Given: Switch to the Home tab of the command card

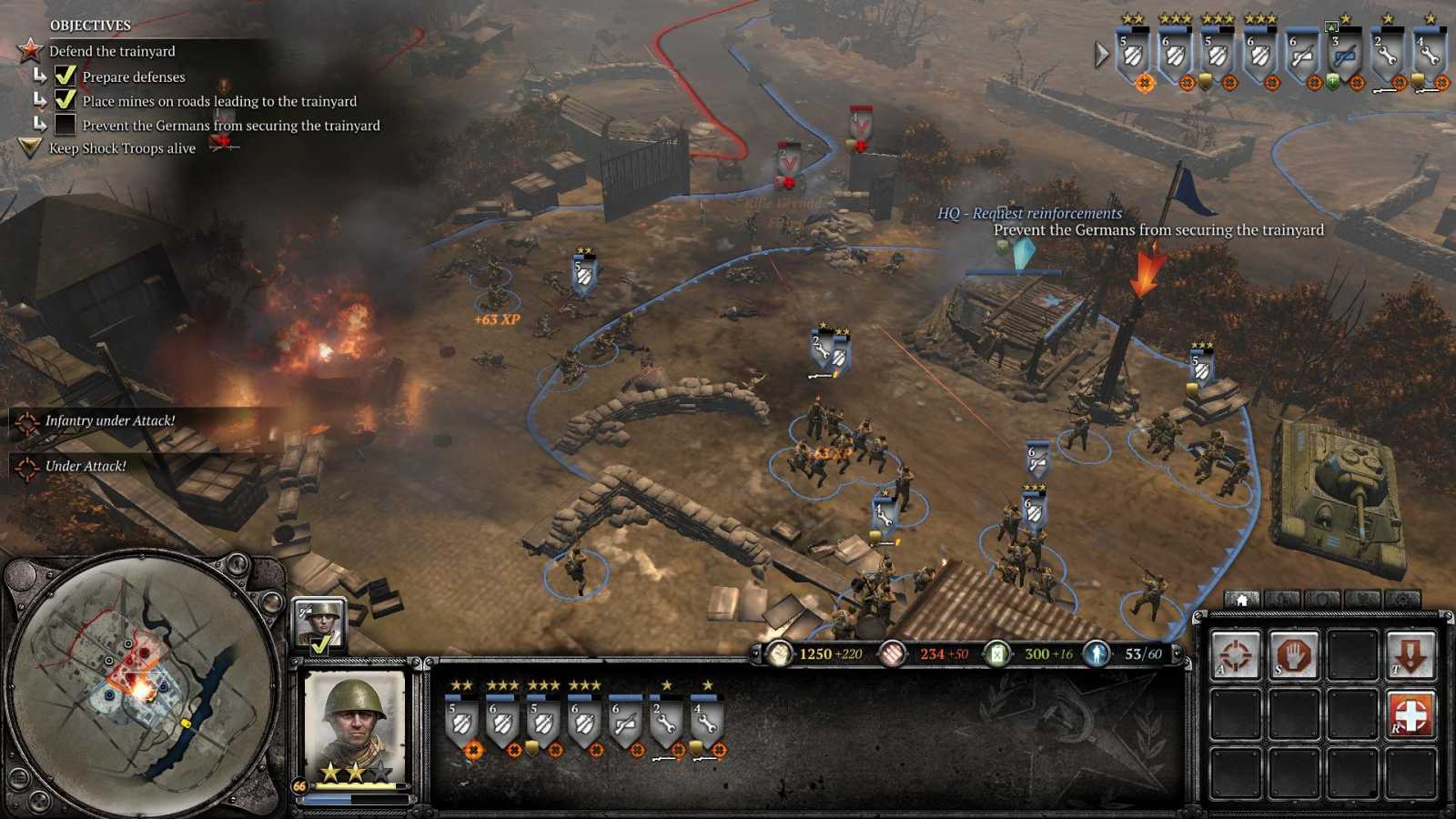Looking at the screenshot, I should (x=1240, y=600).
